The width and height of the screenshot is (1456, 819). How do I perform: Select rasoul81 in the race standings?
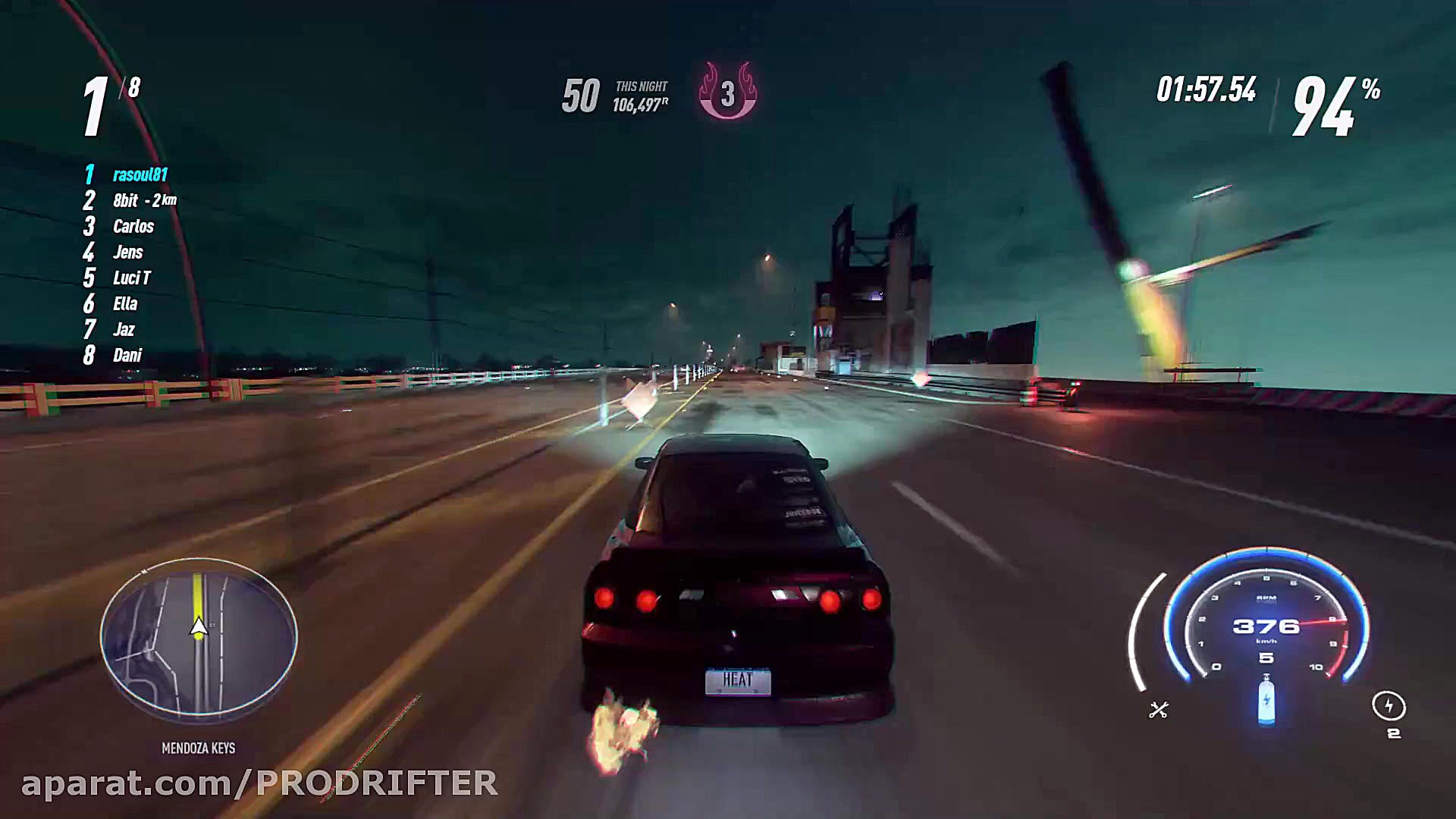point(140,175)
